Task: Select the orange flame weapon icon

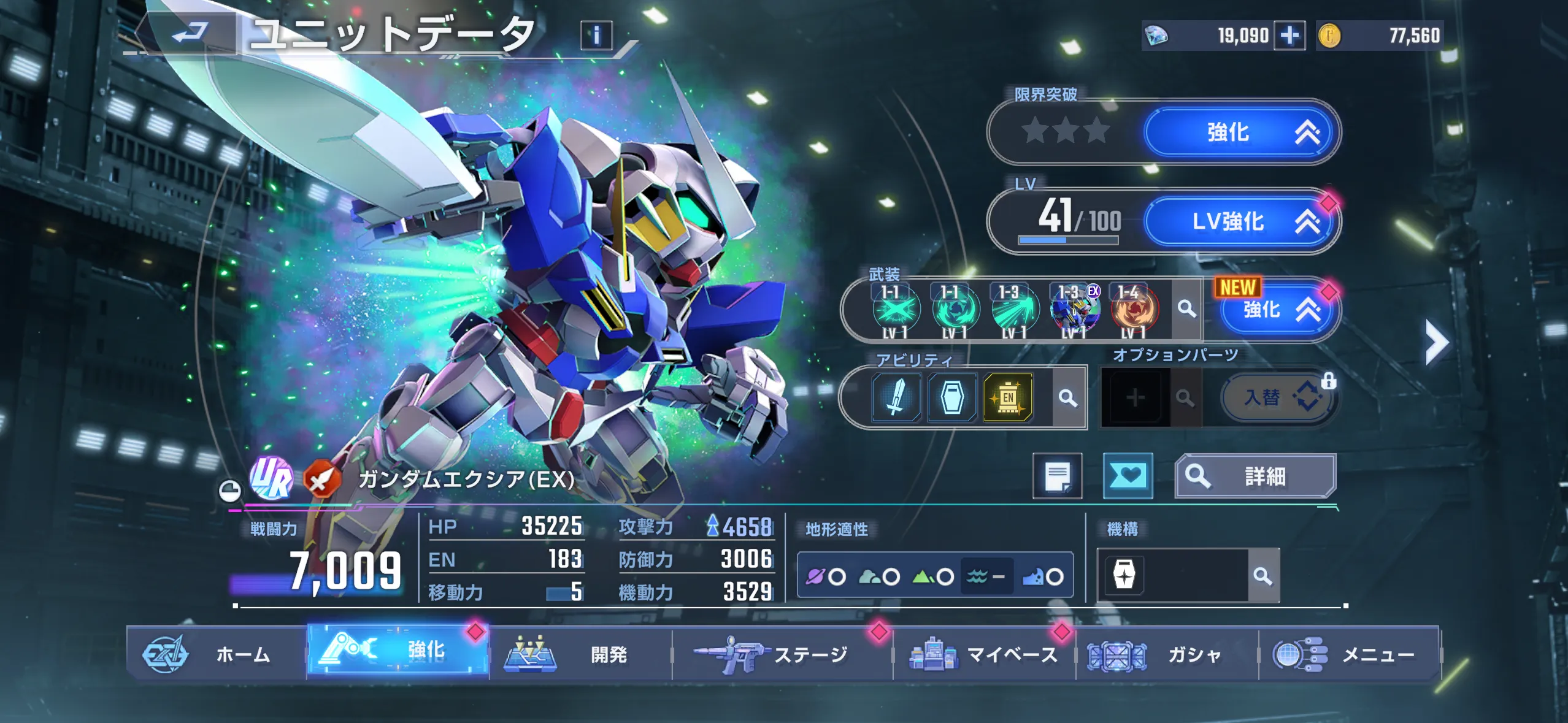Action: pyautogui.click(x=1134, y=310)
